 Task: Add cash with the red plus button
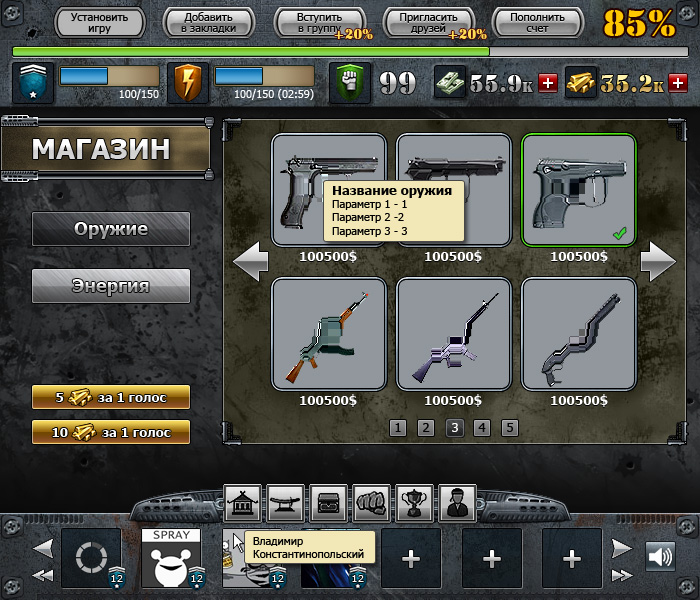[547, 84]
